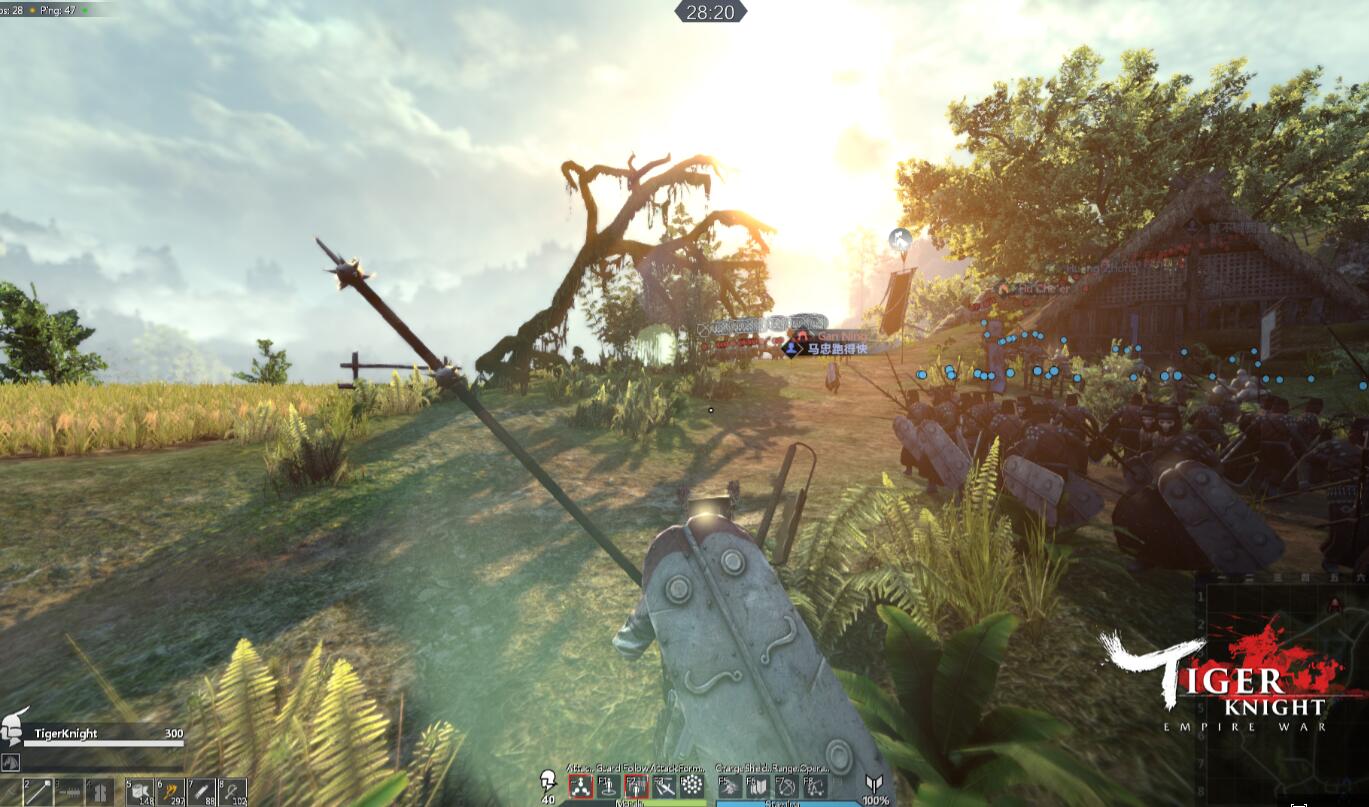Select the slot 8 item showing 102
1369x807 pixels.
[x=233, y=792]
